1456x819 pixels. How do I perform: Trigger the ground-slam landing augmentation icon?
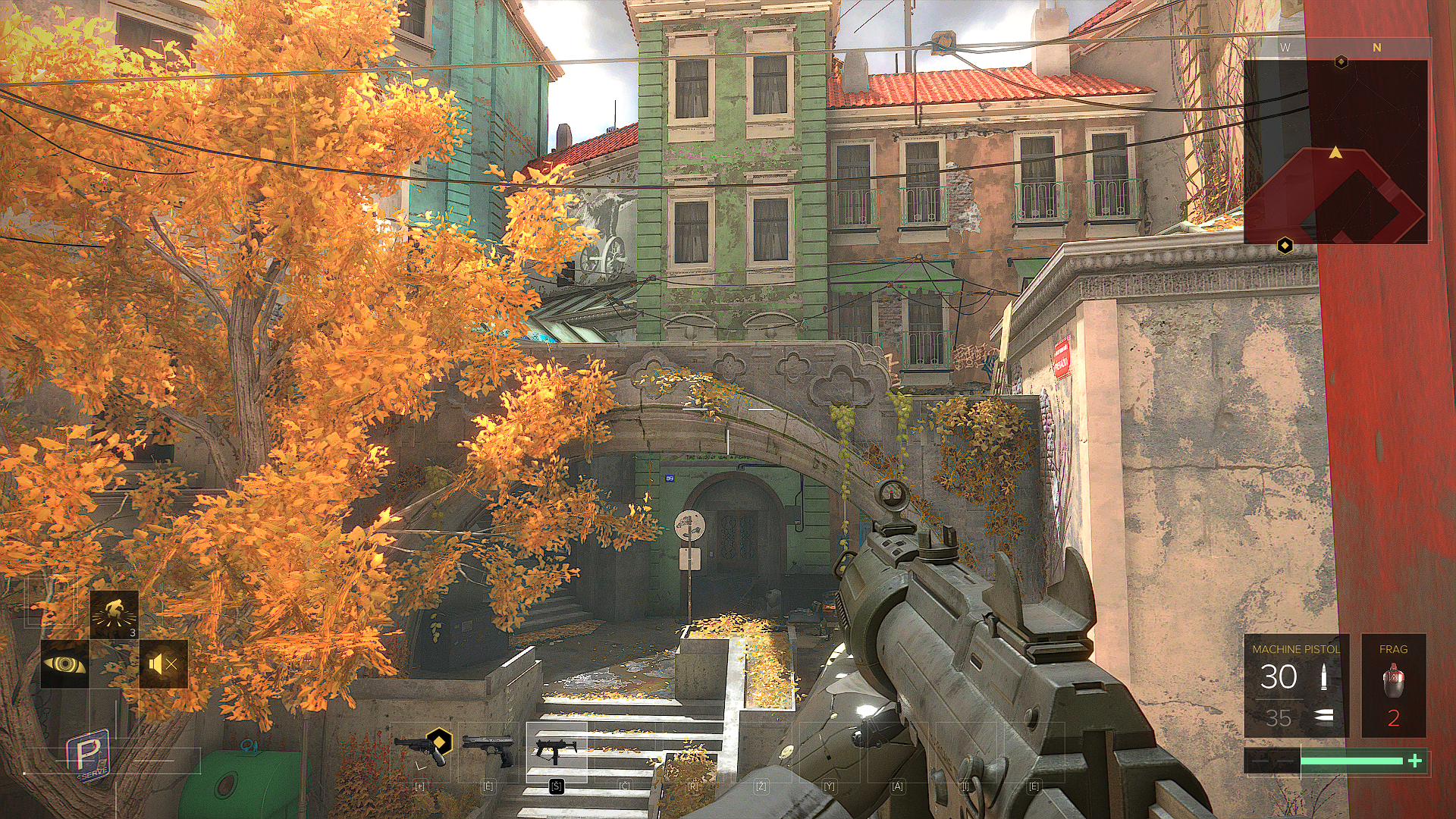tap(114, 614)
